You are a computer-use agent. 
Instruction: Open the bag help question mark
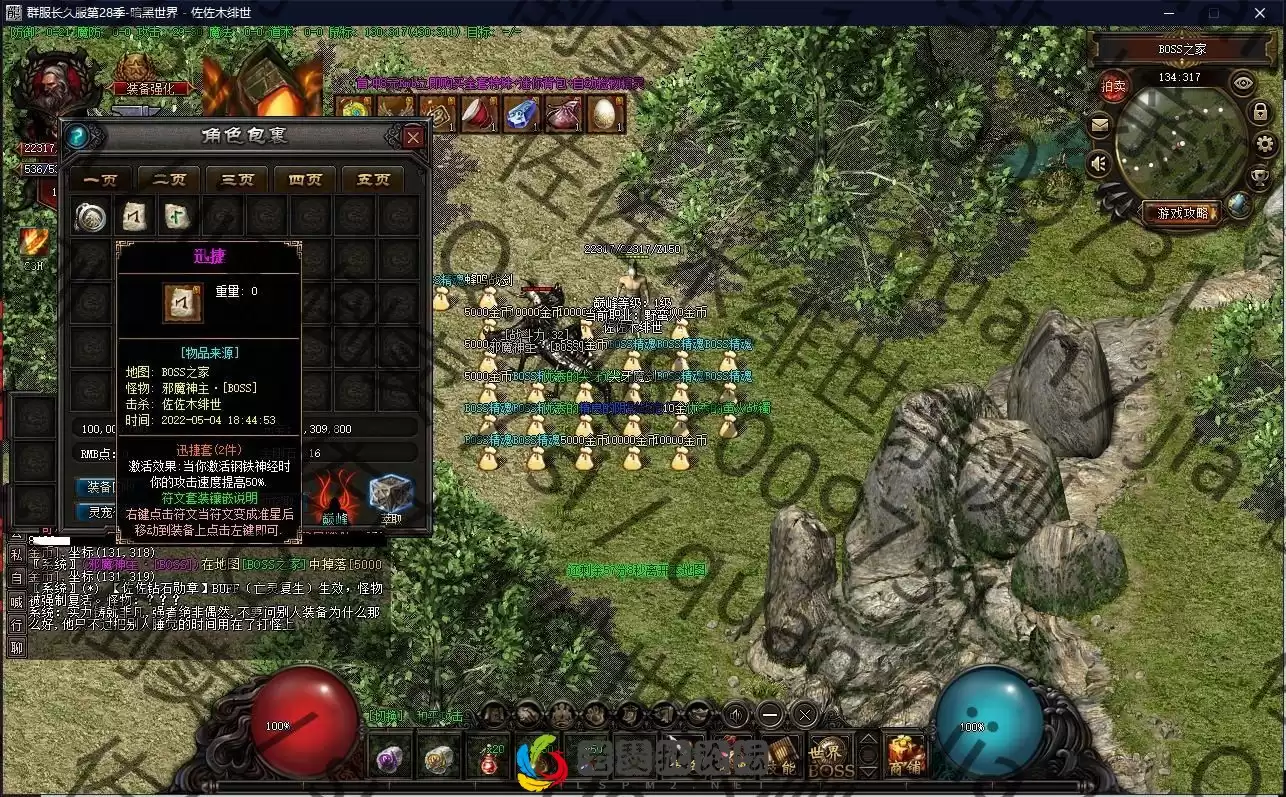[x=77, y=137]
